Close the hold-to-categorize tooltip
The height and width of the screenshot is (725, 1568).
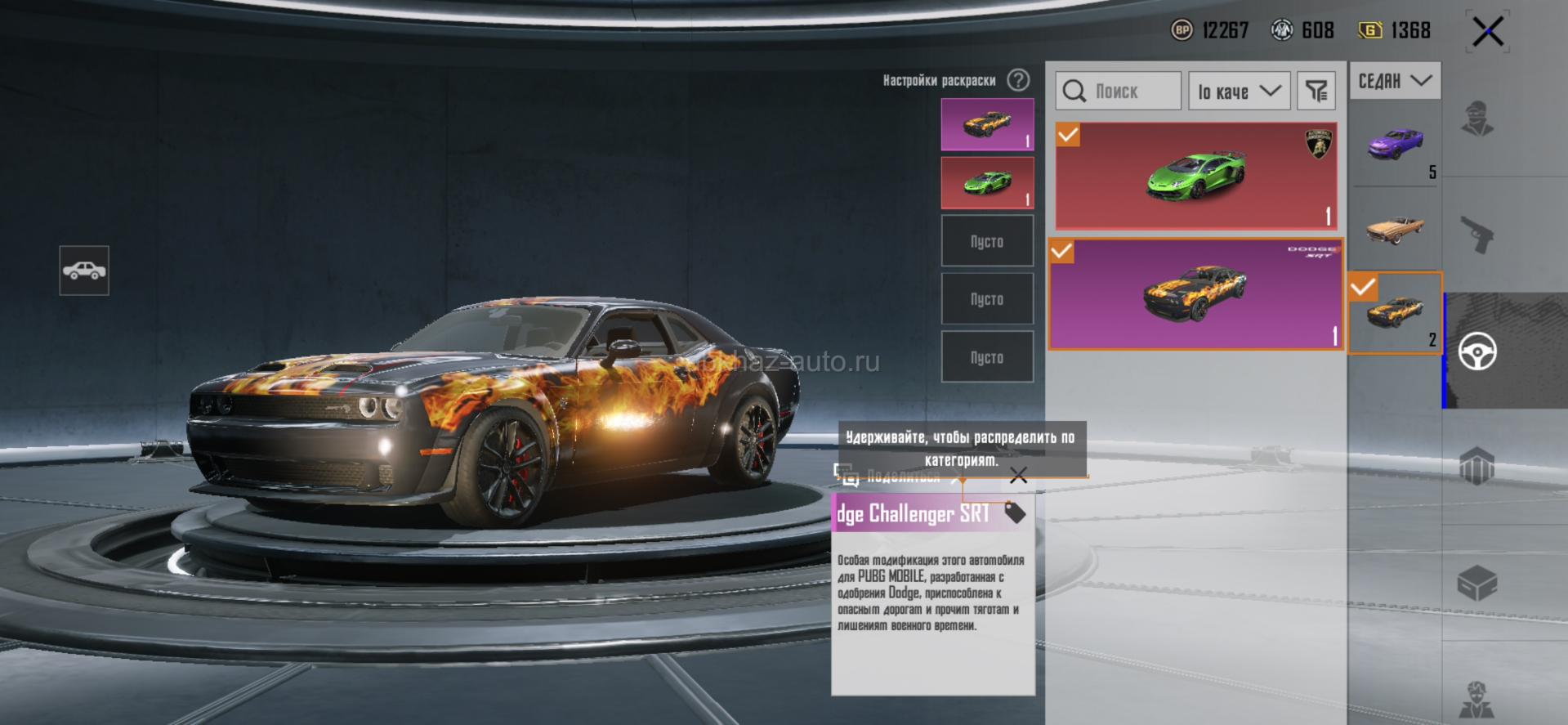[x=1018, y=476]
